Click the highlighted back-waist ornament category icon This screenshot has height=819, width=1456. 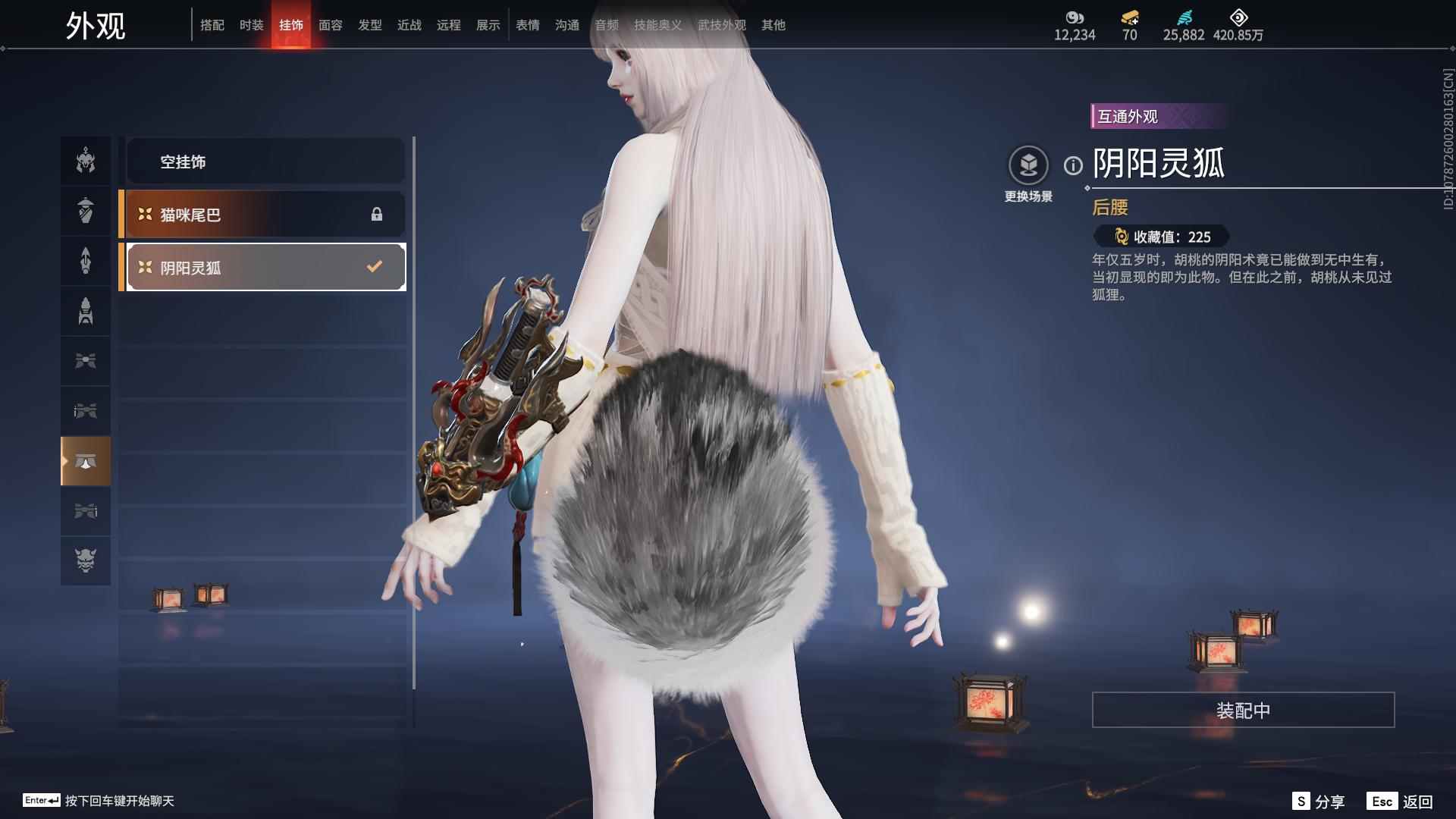(86, 461)
